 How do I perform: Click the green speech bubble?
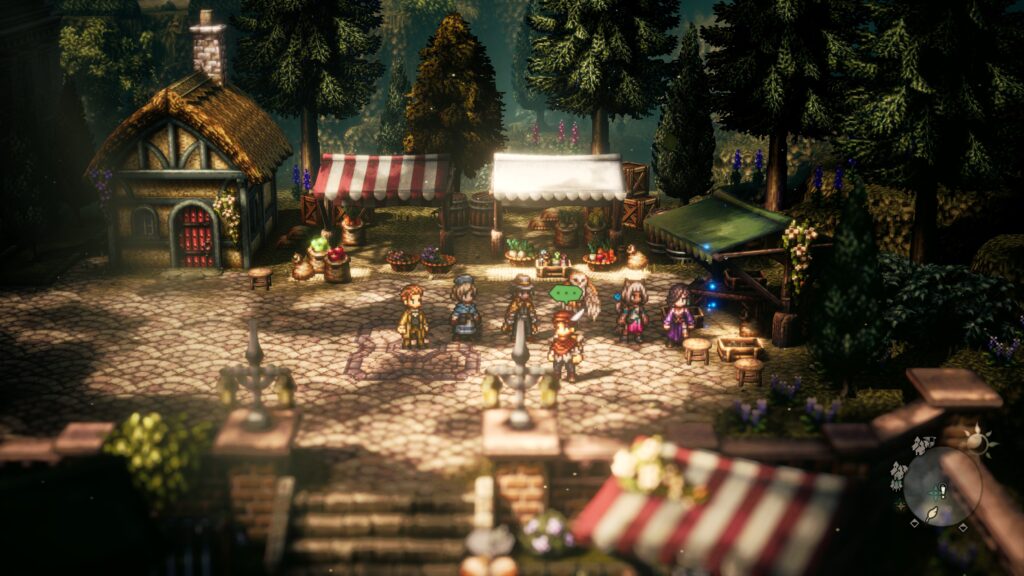tap(565, 294)
